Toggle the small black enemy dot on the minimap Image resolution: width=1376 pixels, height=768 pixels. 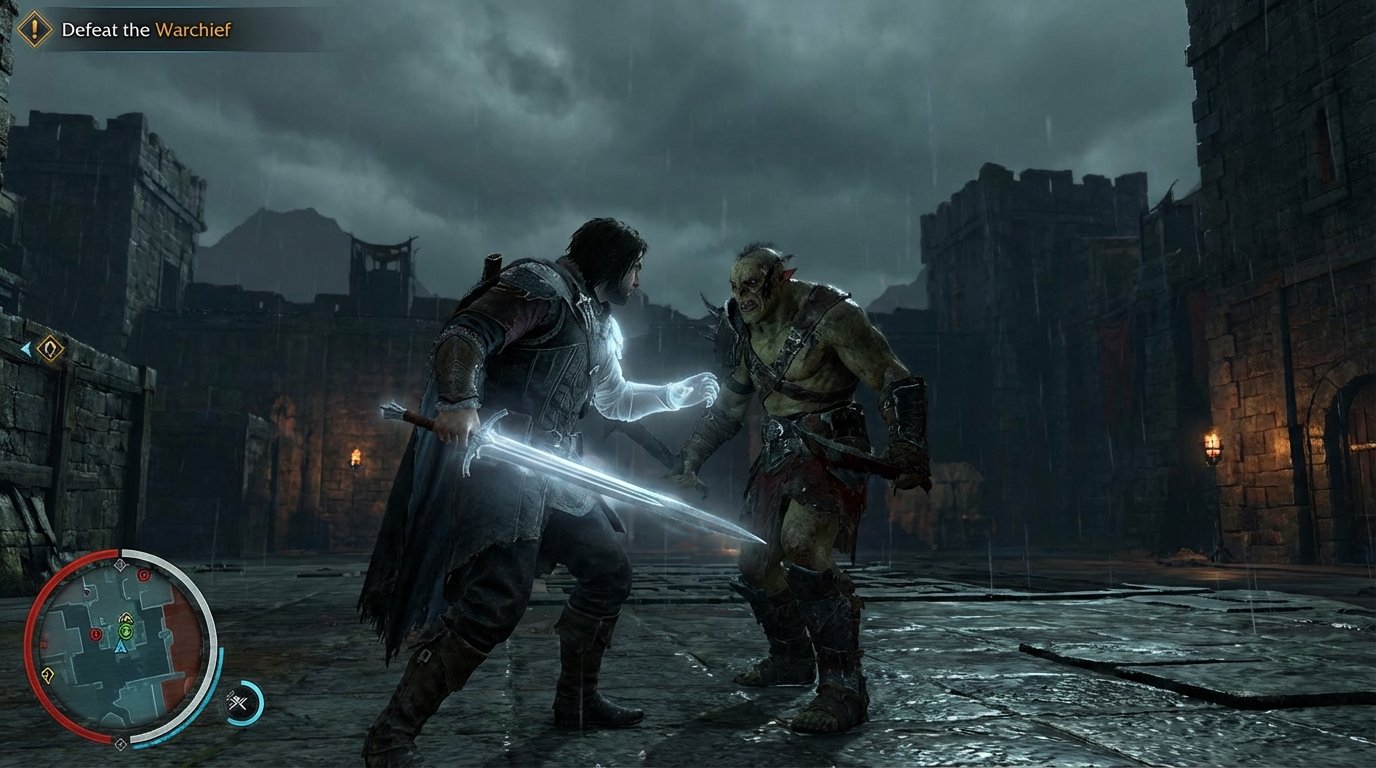pos(87,592)
